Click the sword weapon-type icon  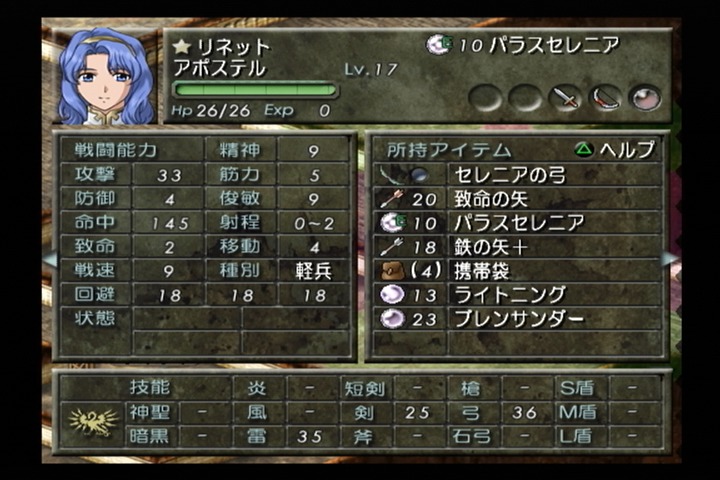[566, 98]
